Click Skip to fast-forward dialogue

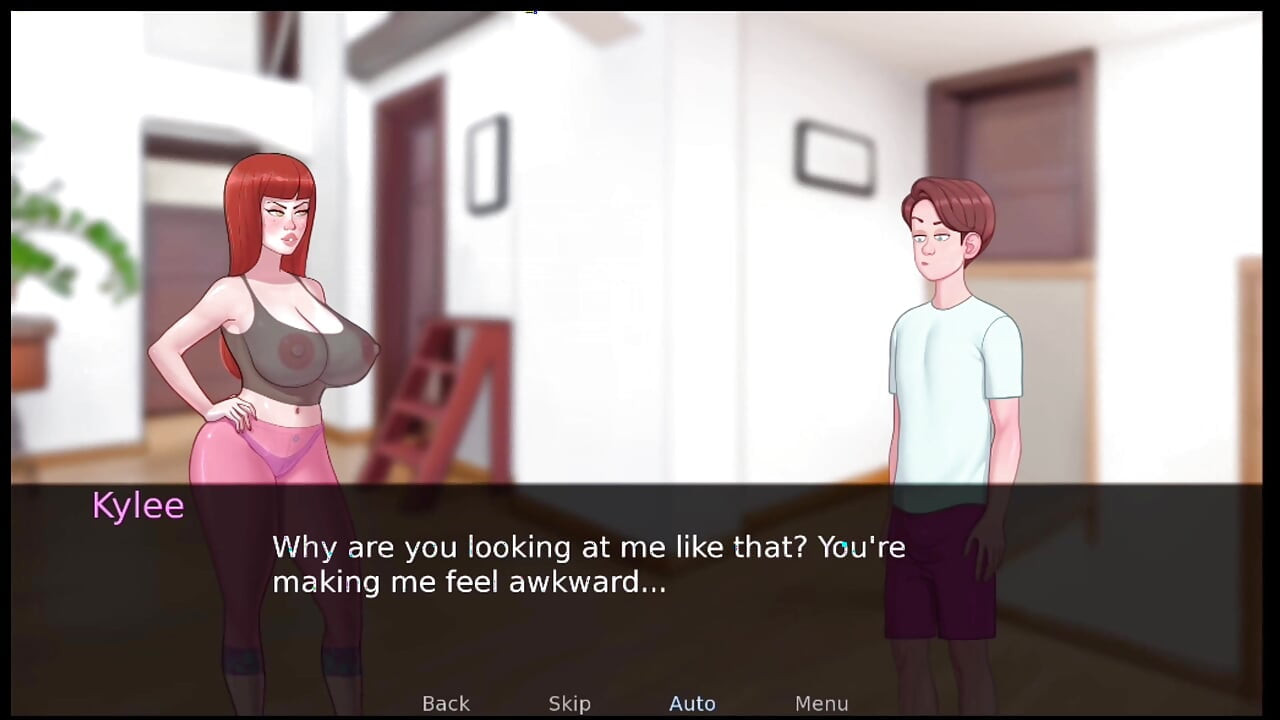pos(569,703)
